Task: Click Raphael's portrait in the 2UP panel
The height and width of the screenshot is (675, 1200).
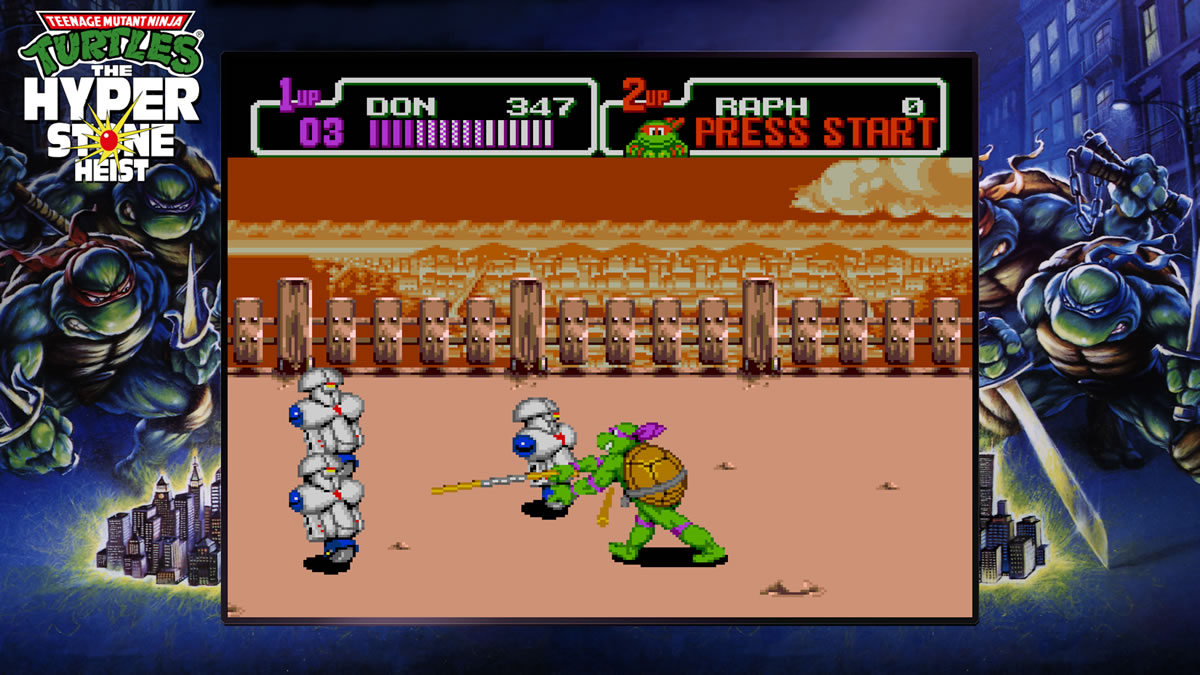Action: [657, 138]
